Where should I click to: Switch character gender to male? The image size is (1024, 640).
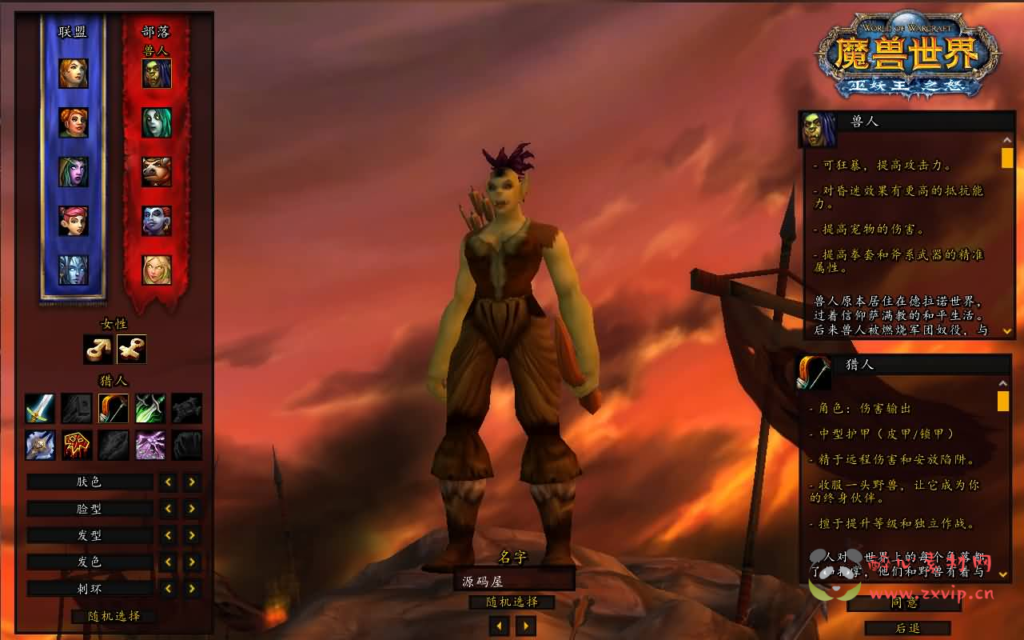point(98,348)
